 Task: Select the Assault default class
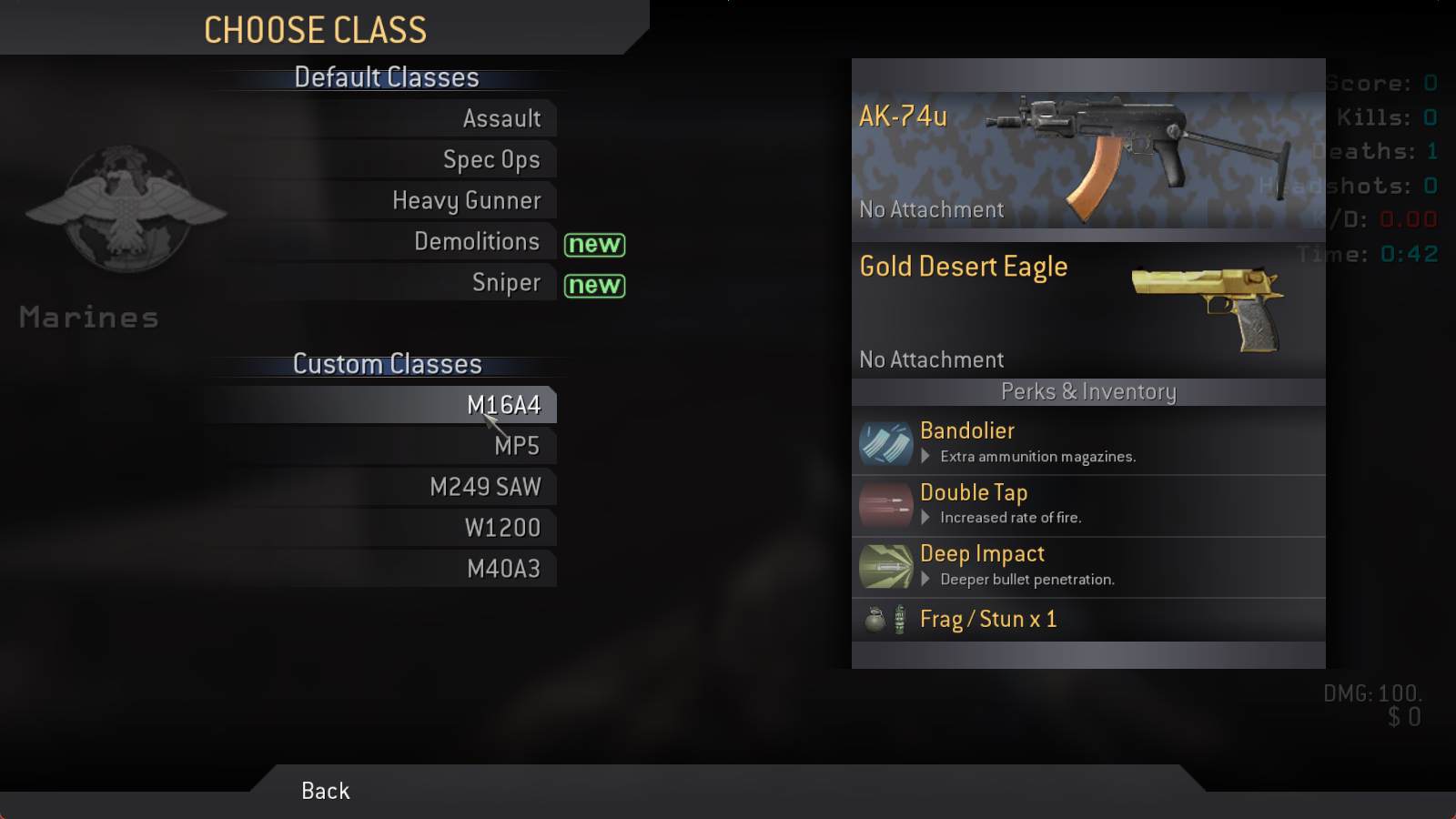point(501,118)
